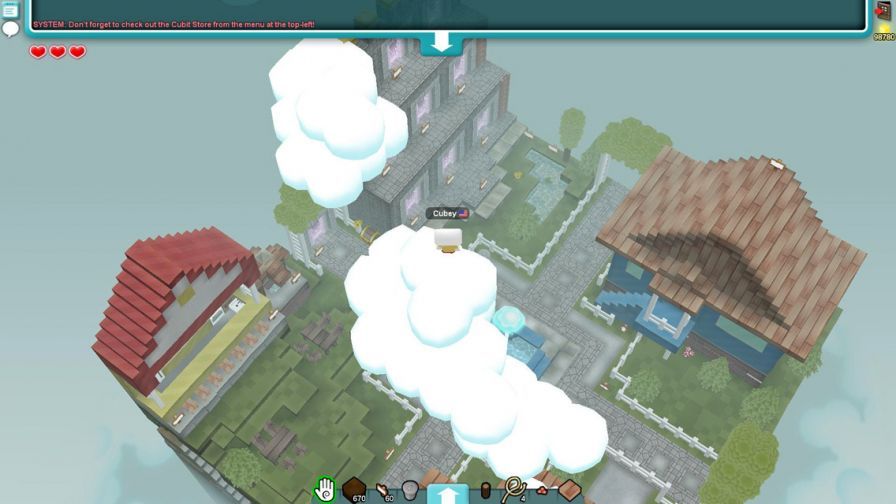896x504 pixels.
Task: Select the red berries hotbar slot
Action: pyautogui.click(x=542, y=490)
